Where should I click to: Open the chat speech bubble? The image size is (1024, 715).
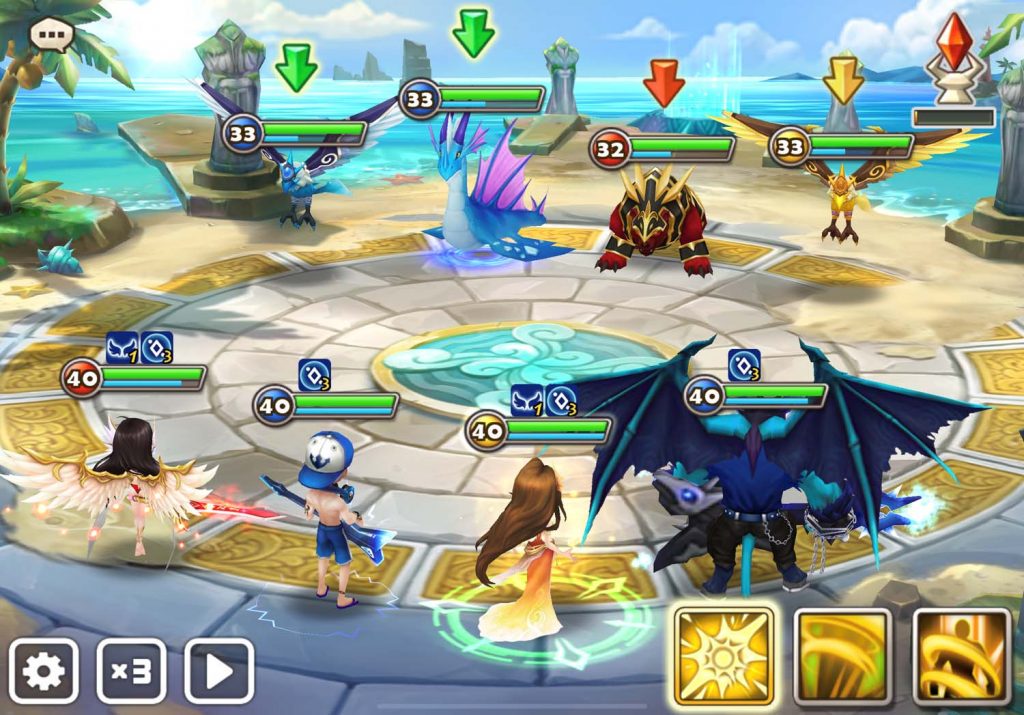(x=51, y=35)
